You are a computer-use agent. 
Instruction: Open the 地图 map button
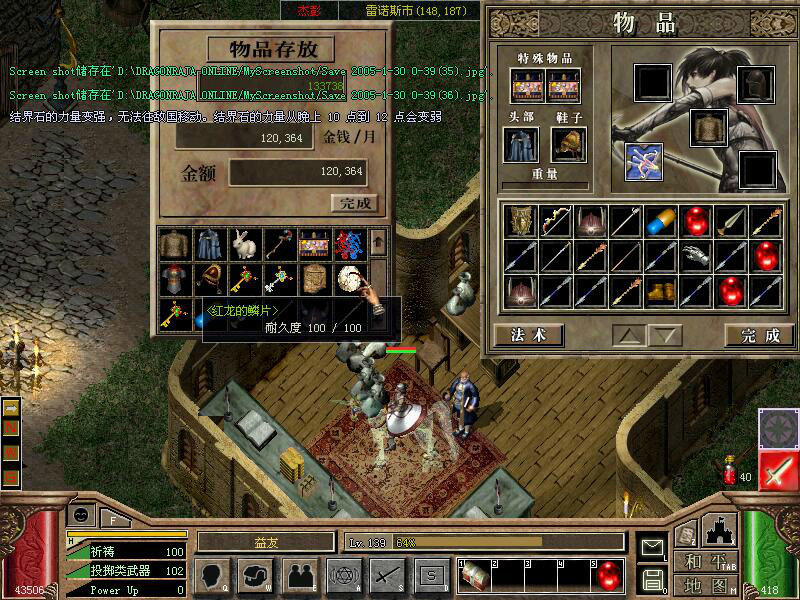pos(705,585)
